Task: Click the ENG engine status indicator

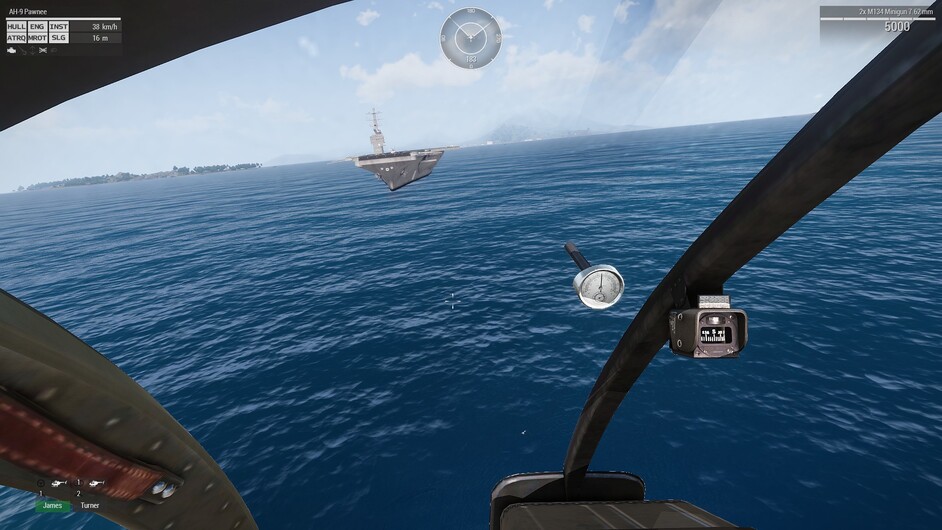Action: (37, 27)
